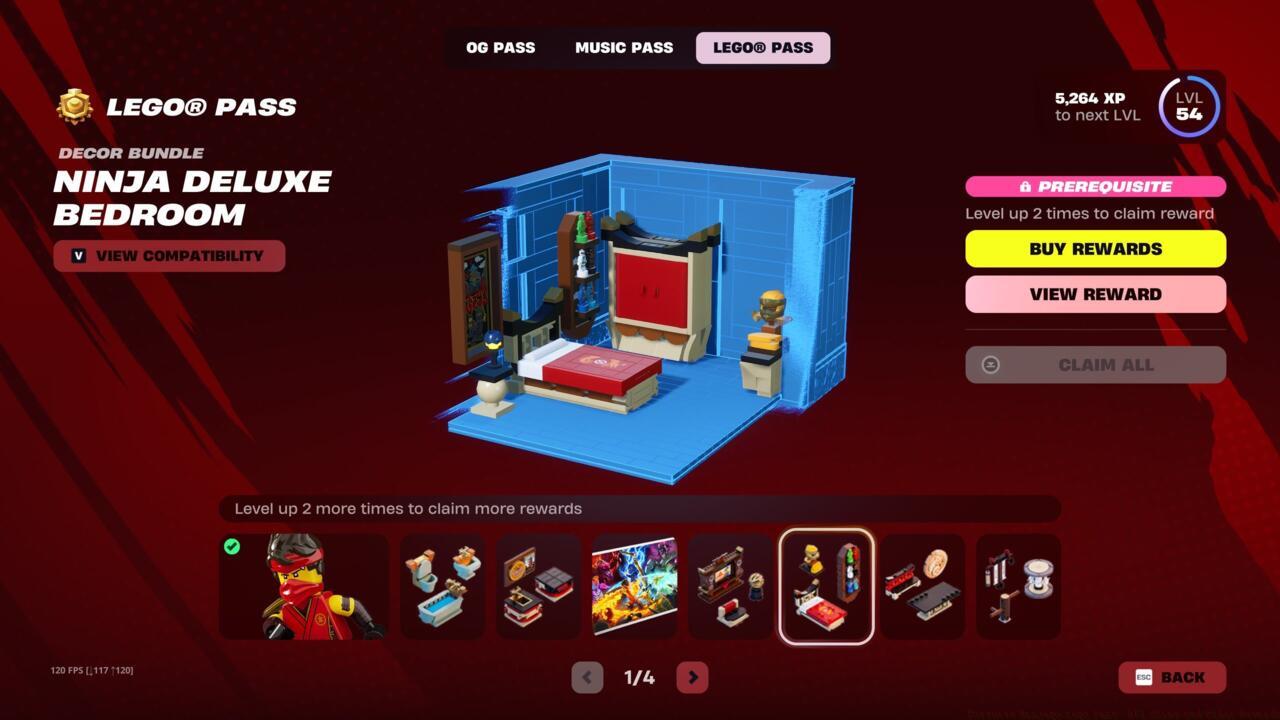Go back a page using the left arrow
Viewport: 1280px width, 720px height.
(x=586, y=677)
